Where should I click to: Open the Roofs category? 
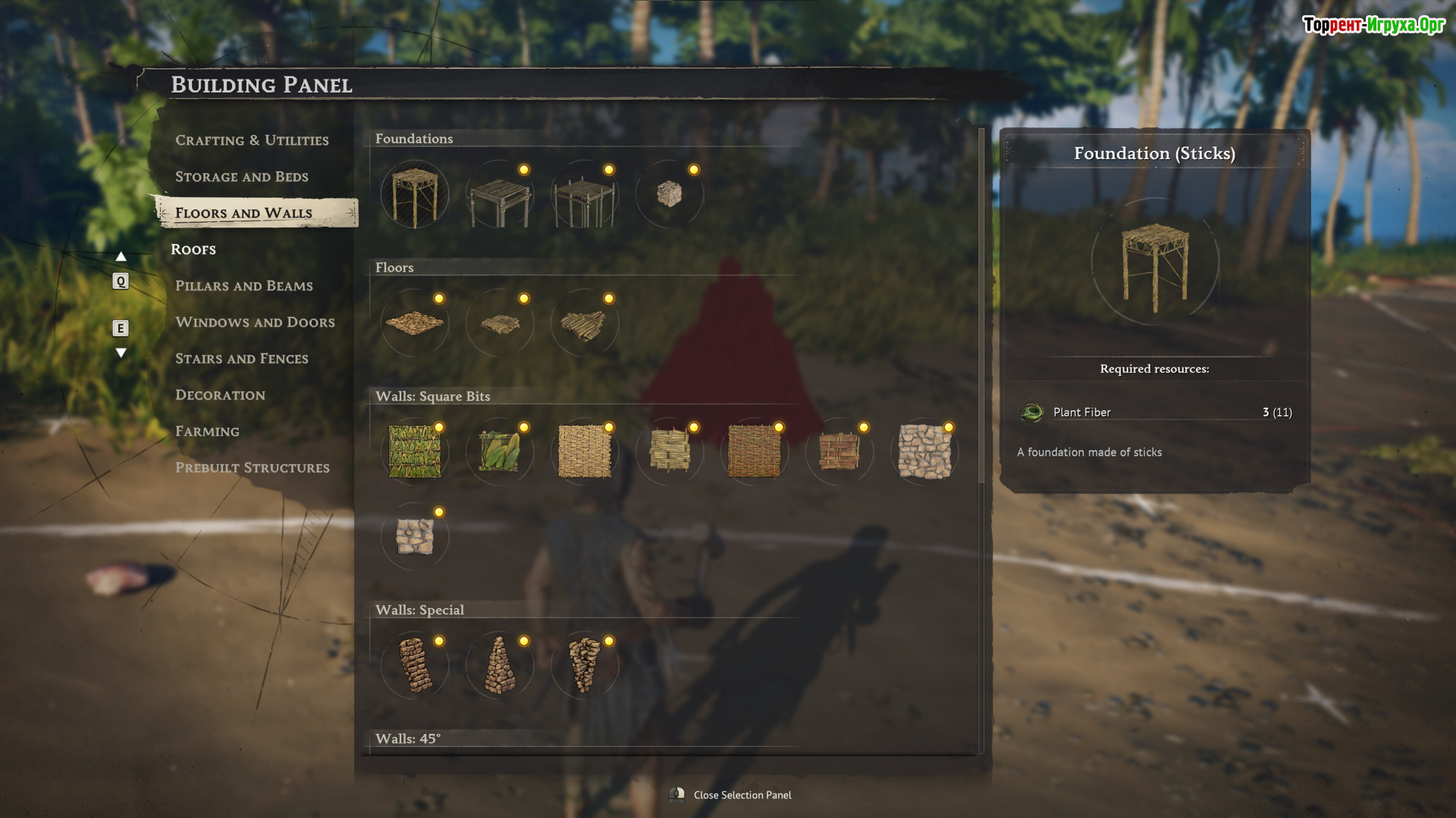click(193, 249)
